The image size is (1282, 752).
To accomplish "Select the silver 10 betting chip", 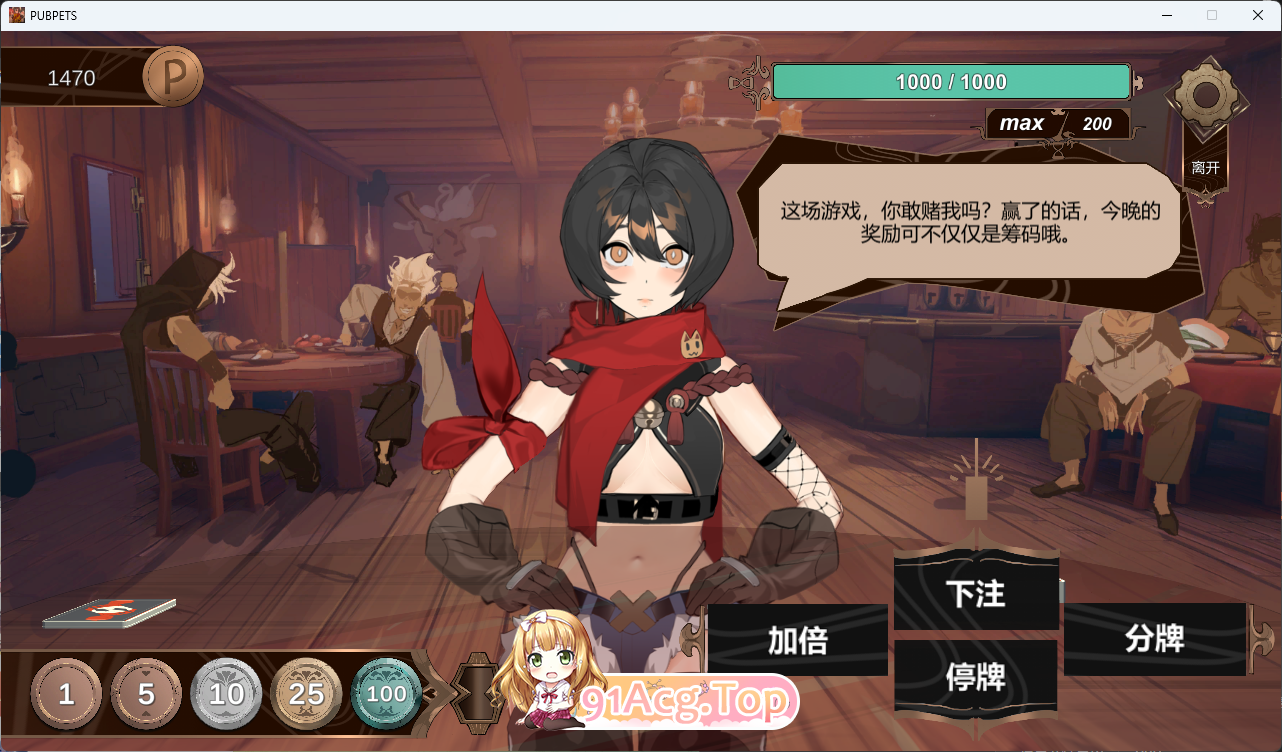I will [226, 694].
